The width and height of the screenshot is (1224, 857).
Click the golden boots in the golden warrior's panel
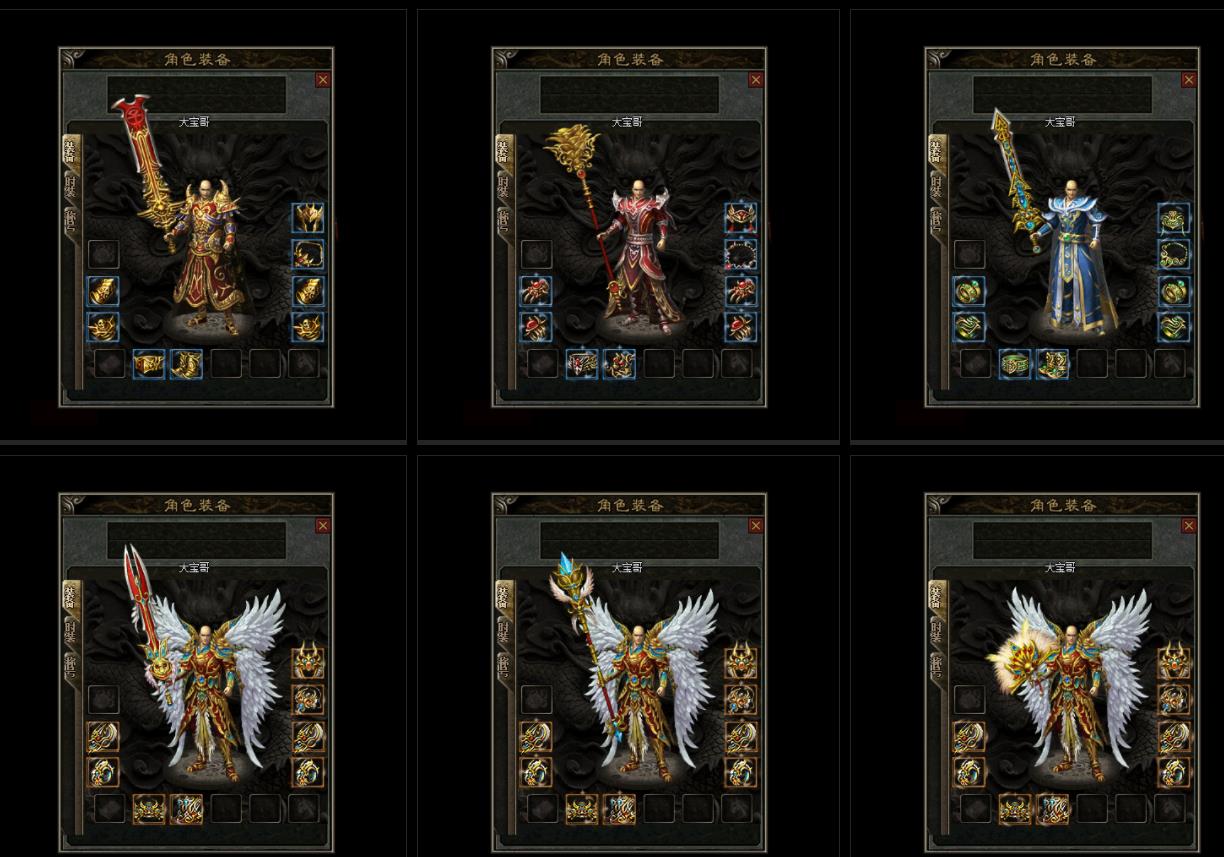[186, 363]
